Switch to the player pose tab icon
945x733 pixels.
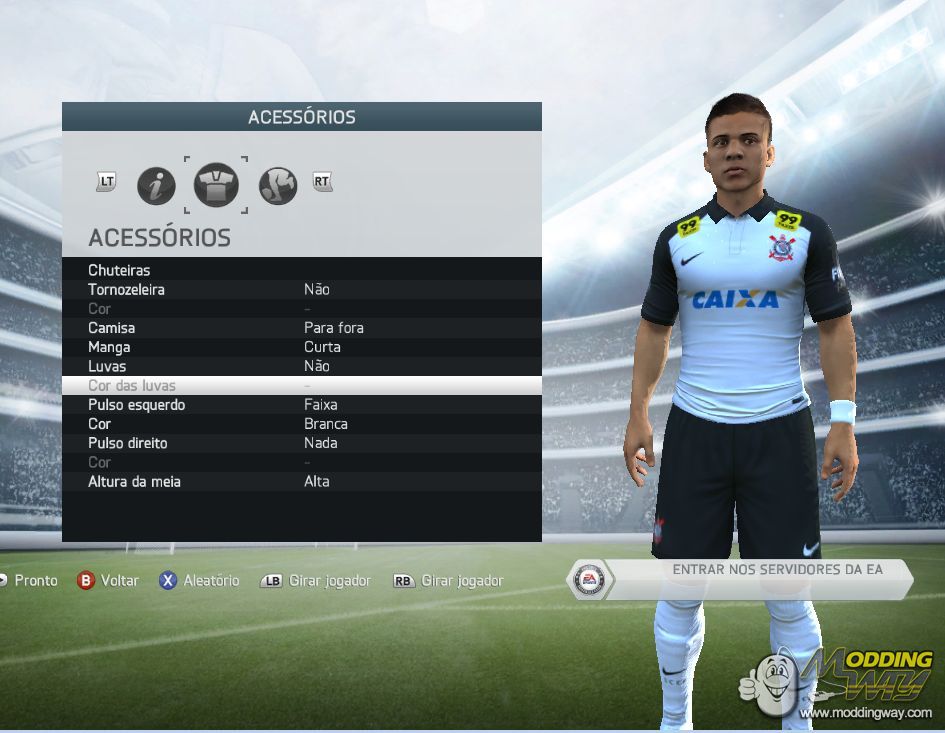click(278, 185)
